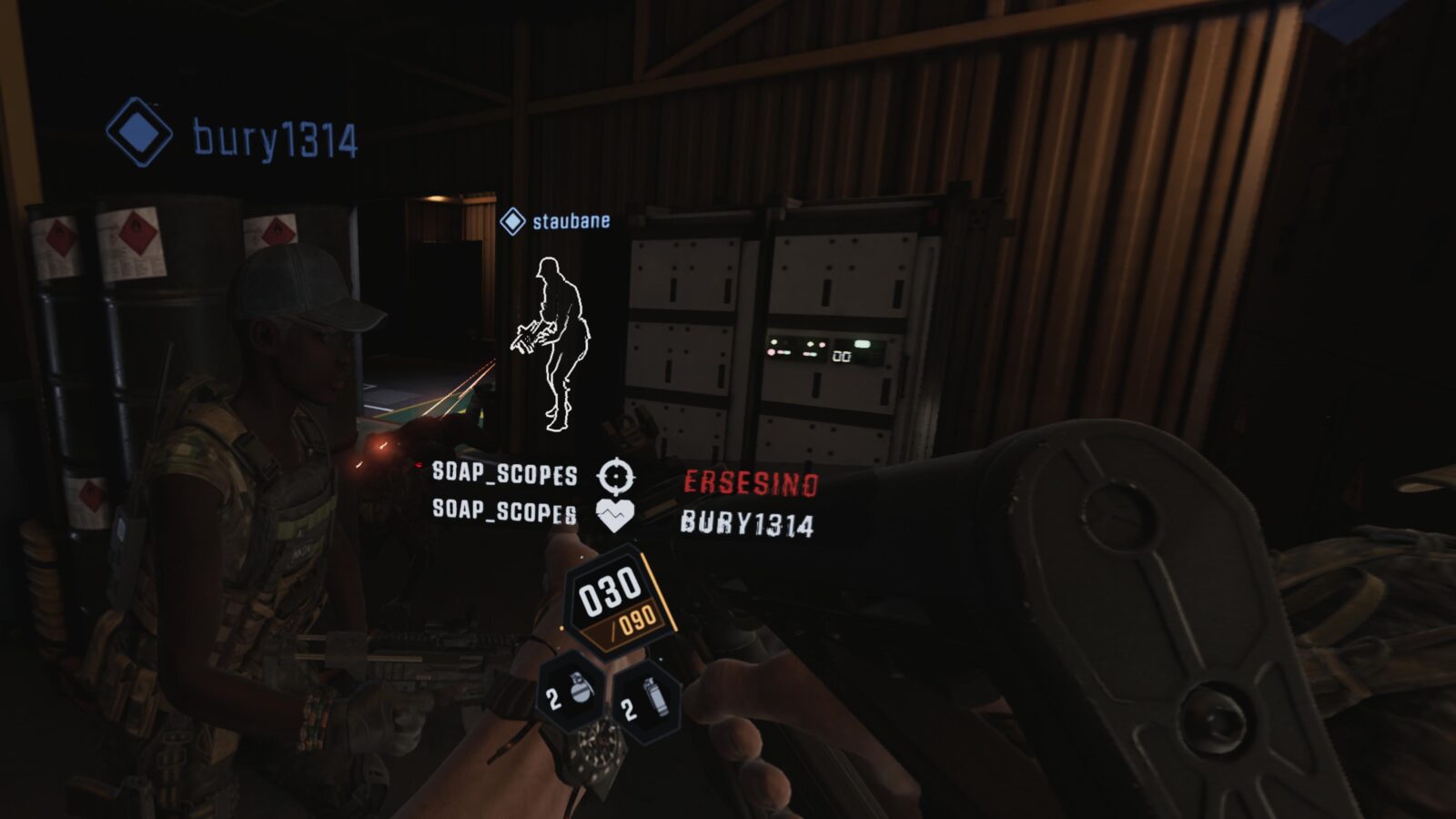Select the frag grenade slot
This screenshot has height=819, width=1456.
coord(571,695)
